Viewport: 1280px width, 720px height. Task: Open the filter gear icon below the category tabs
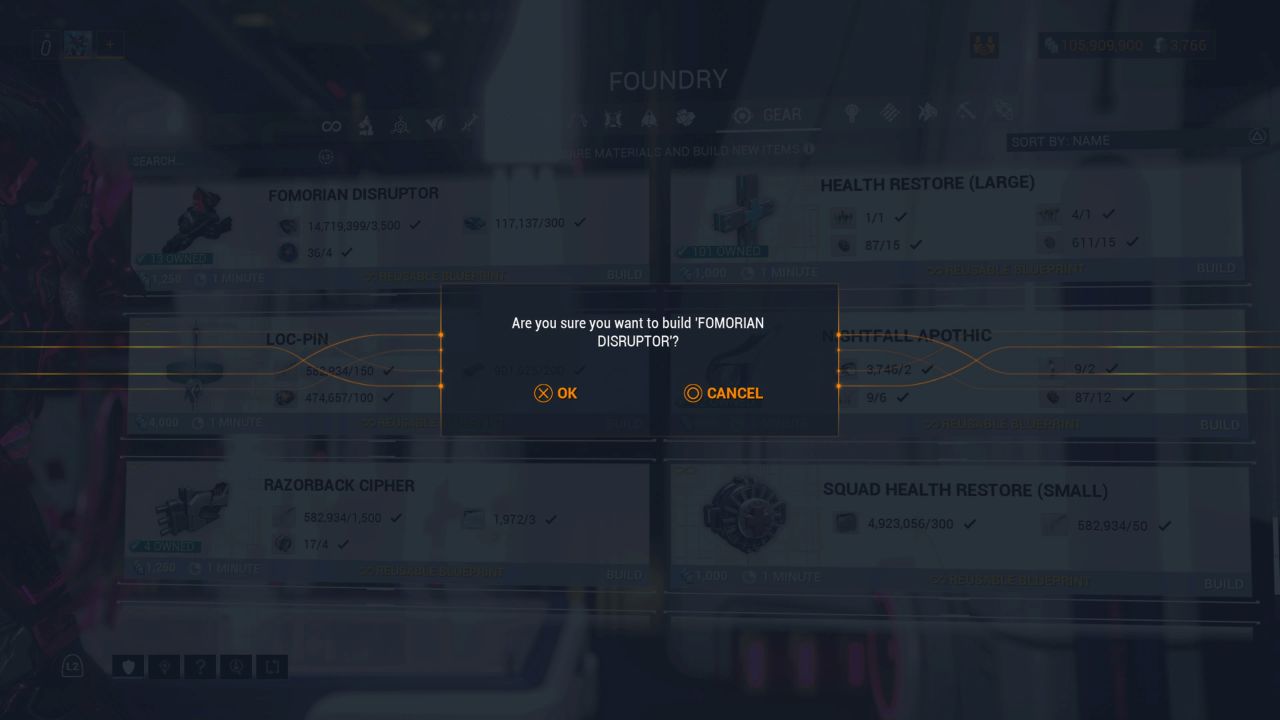pos(326,157)
